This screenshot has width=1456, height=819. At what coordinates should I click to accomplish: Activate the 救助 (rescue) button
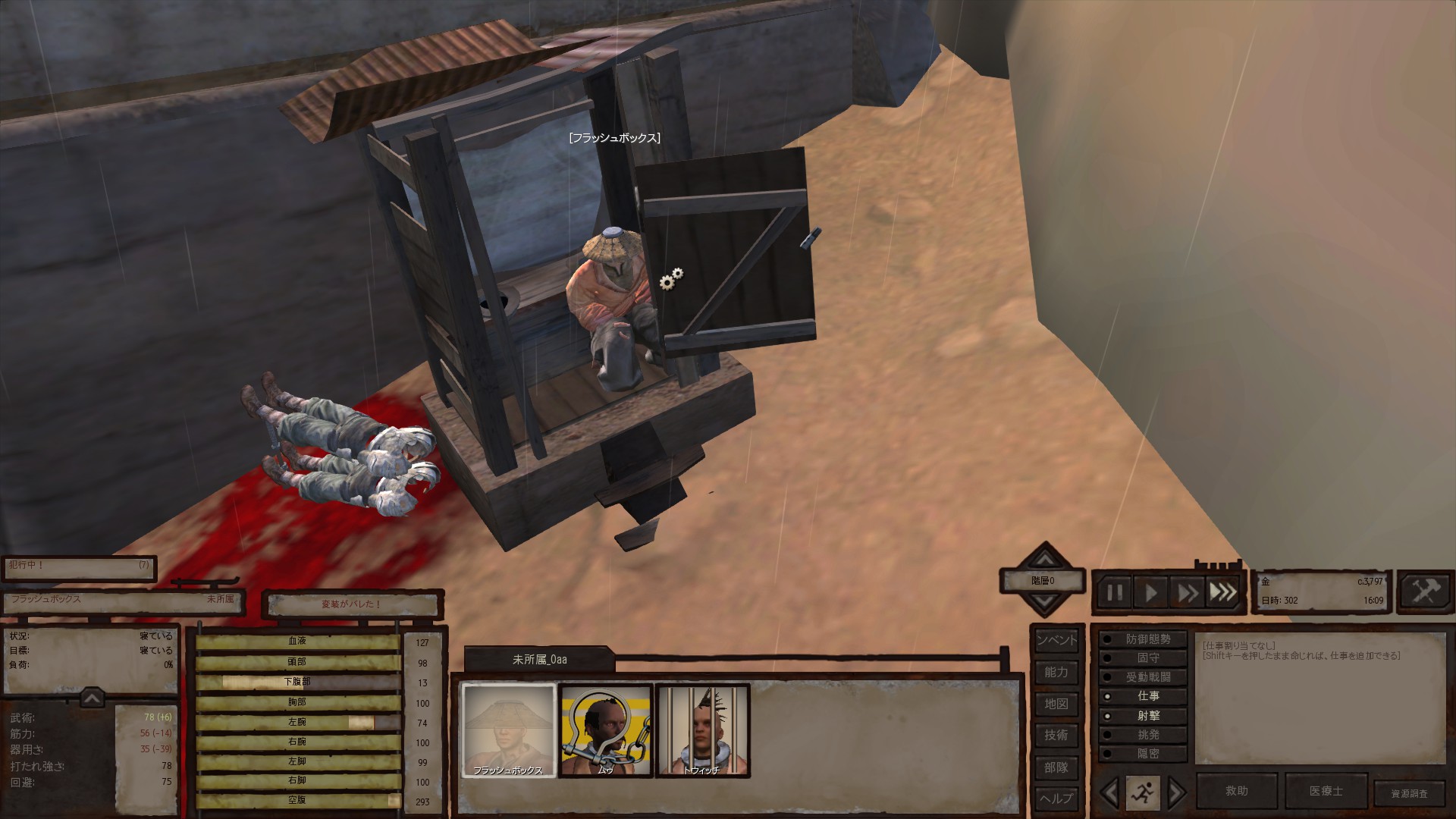tap(1236, 791)
